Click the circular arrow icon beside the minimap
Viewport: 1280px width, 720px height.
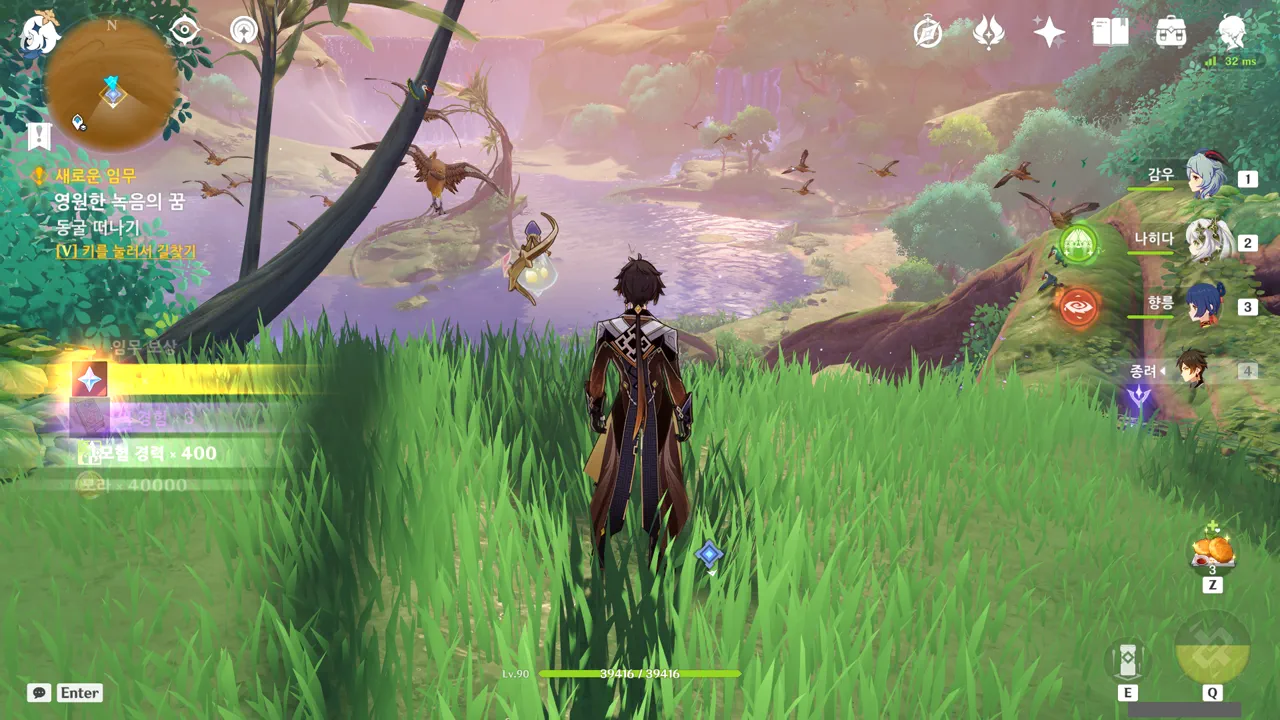click(x=243, y=30)
